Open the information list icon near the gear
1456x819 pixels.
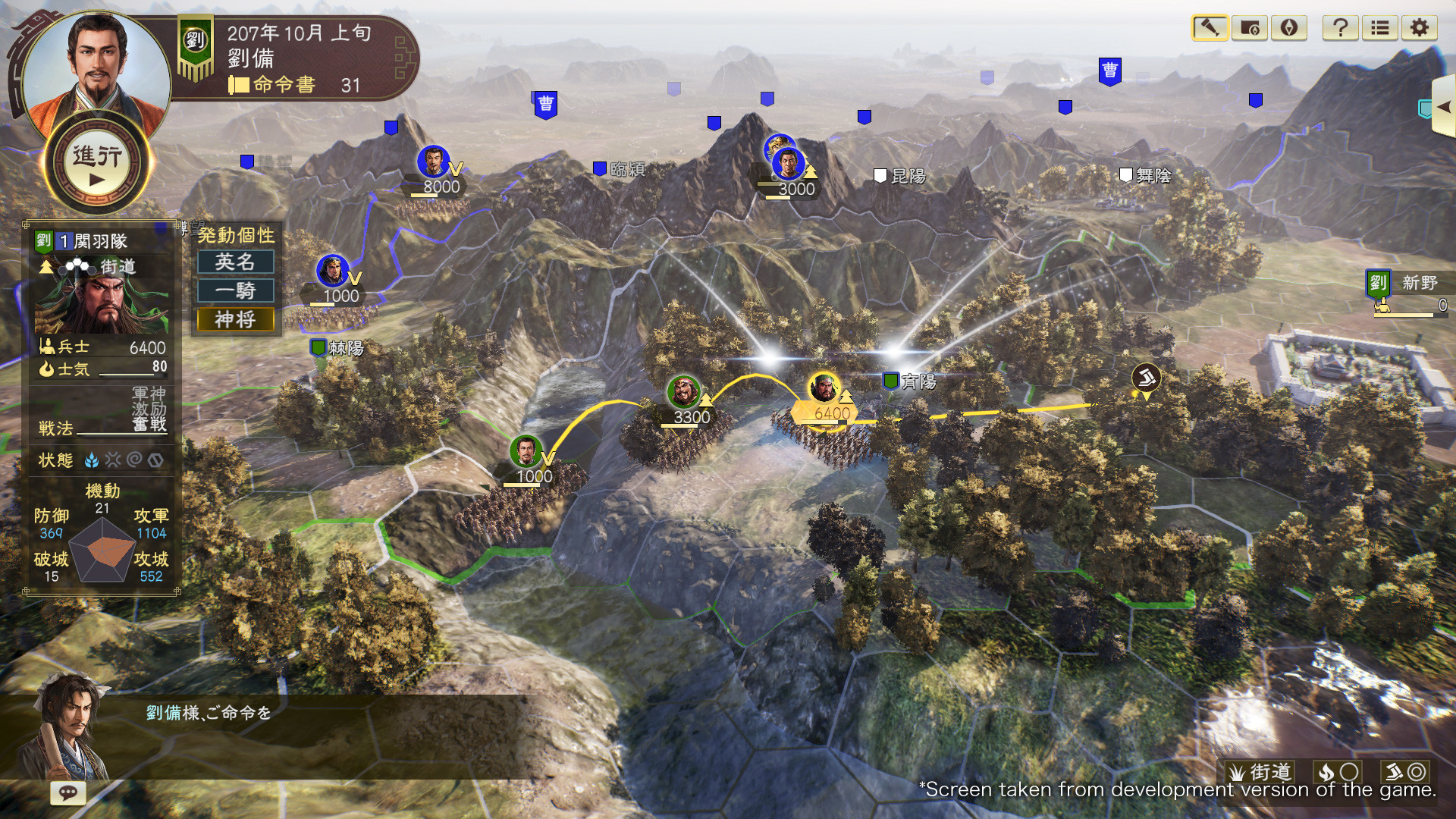(1380, 29)
